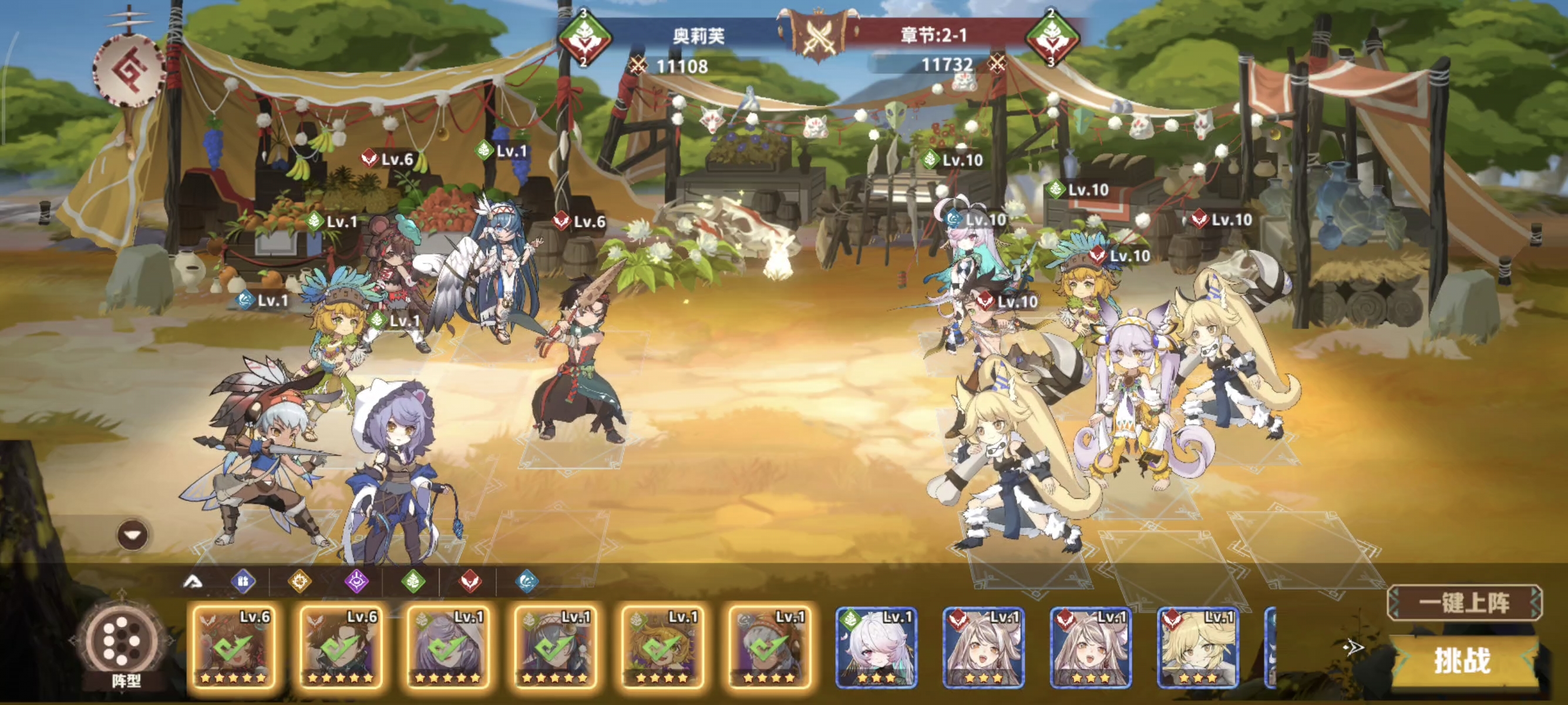
Task: Collapse the hero panel with the down arrow
Action: [x=133, y=535]
